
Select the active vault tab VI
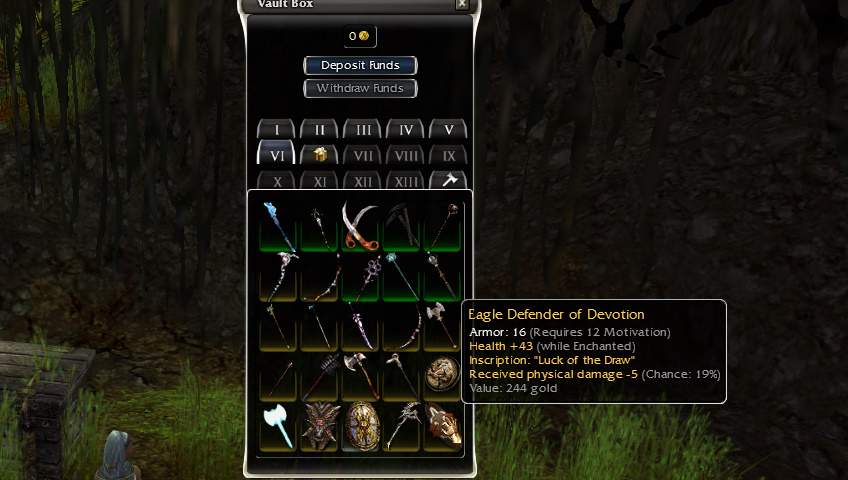click(276, 154)
